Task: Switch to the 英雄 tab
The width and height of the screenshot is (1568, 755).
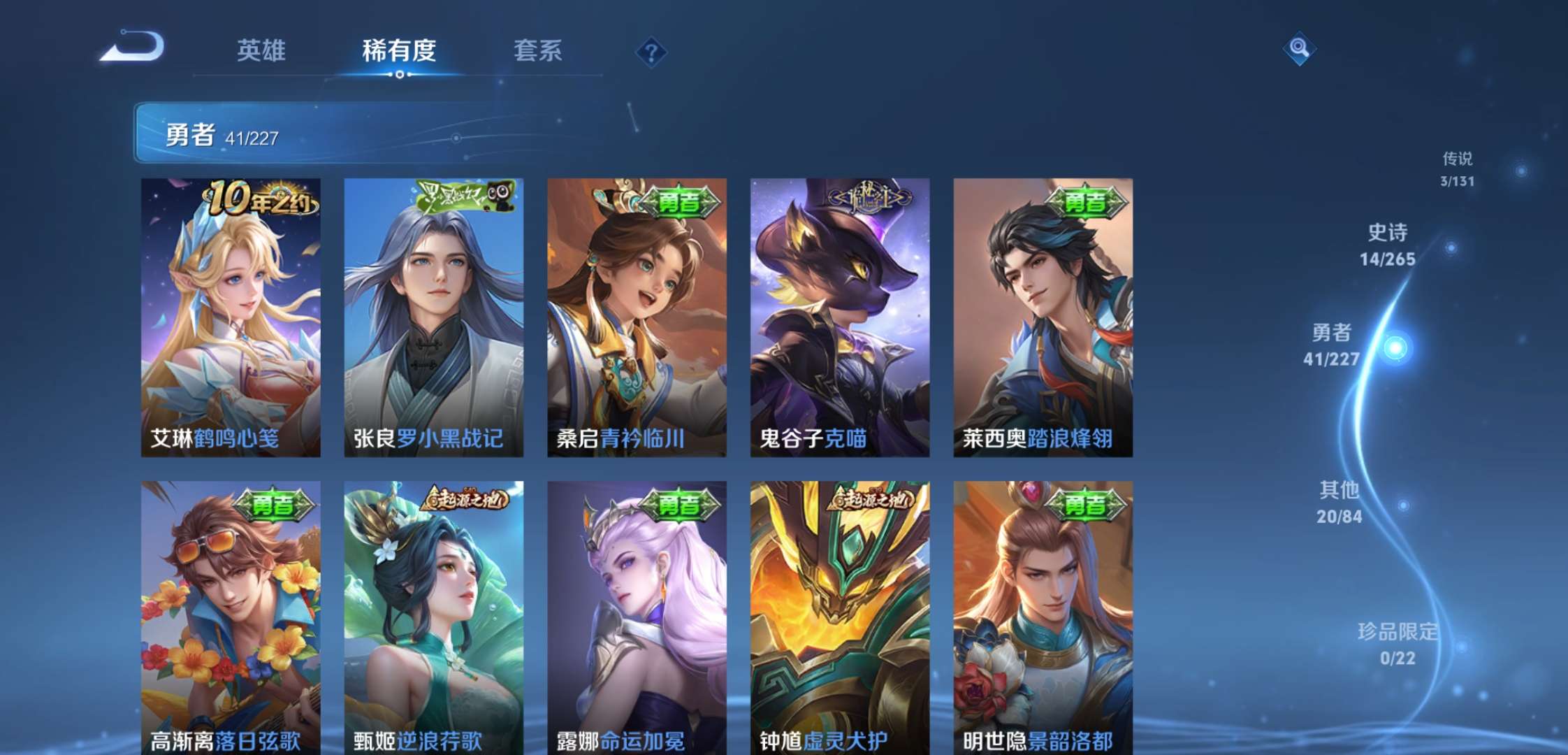Action: pos(264,51)
